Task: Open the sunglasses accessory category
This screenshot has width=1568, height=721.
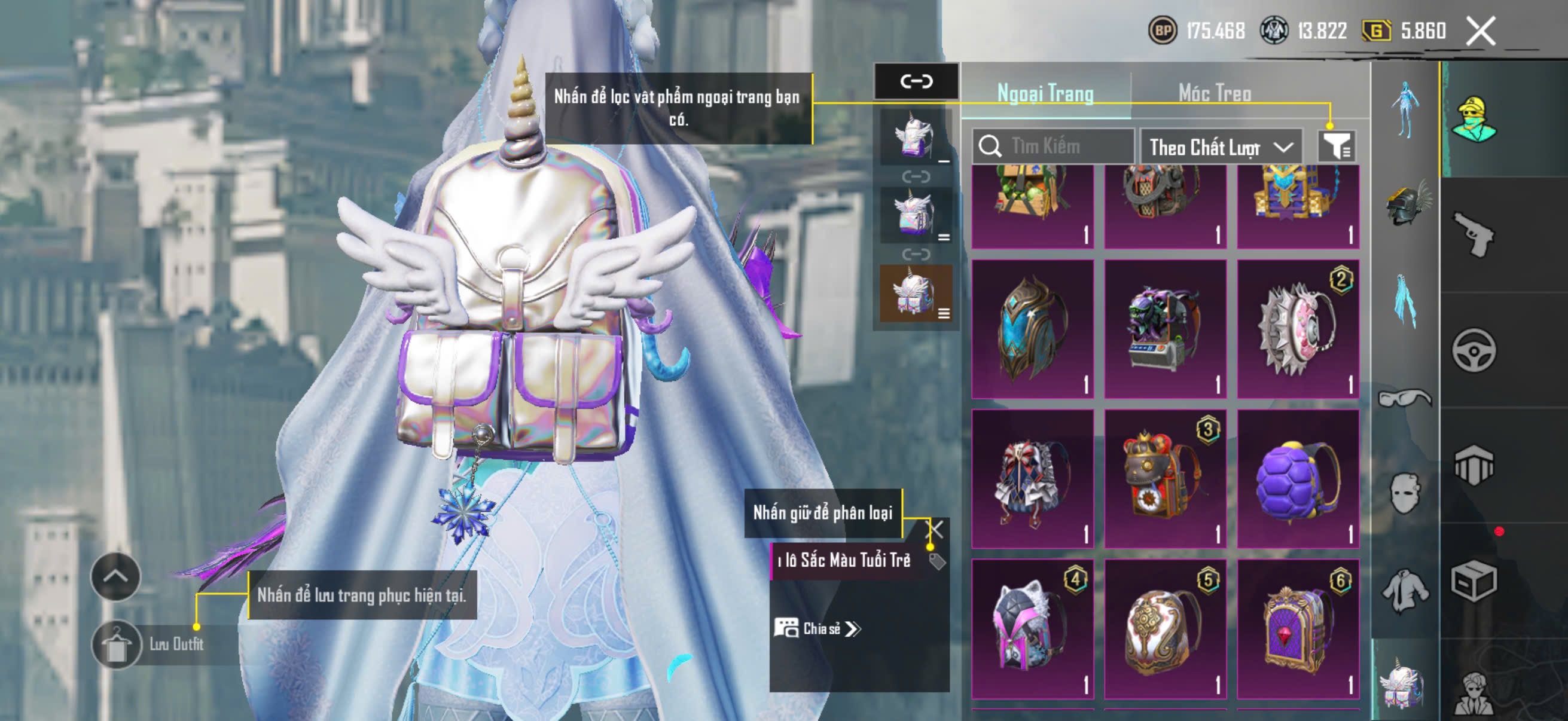Action: [1405, 399]
